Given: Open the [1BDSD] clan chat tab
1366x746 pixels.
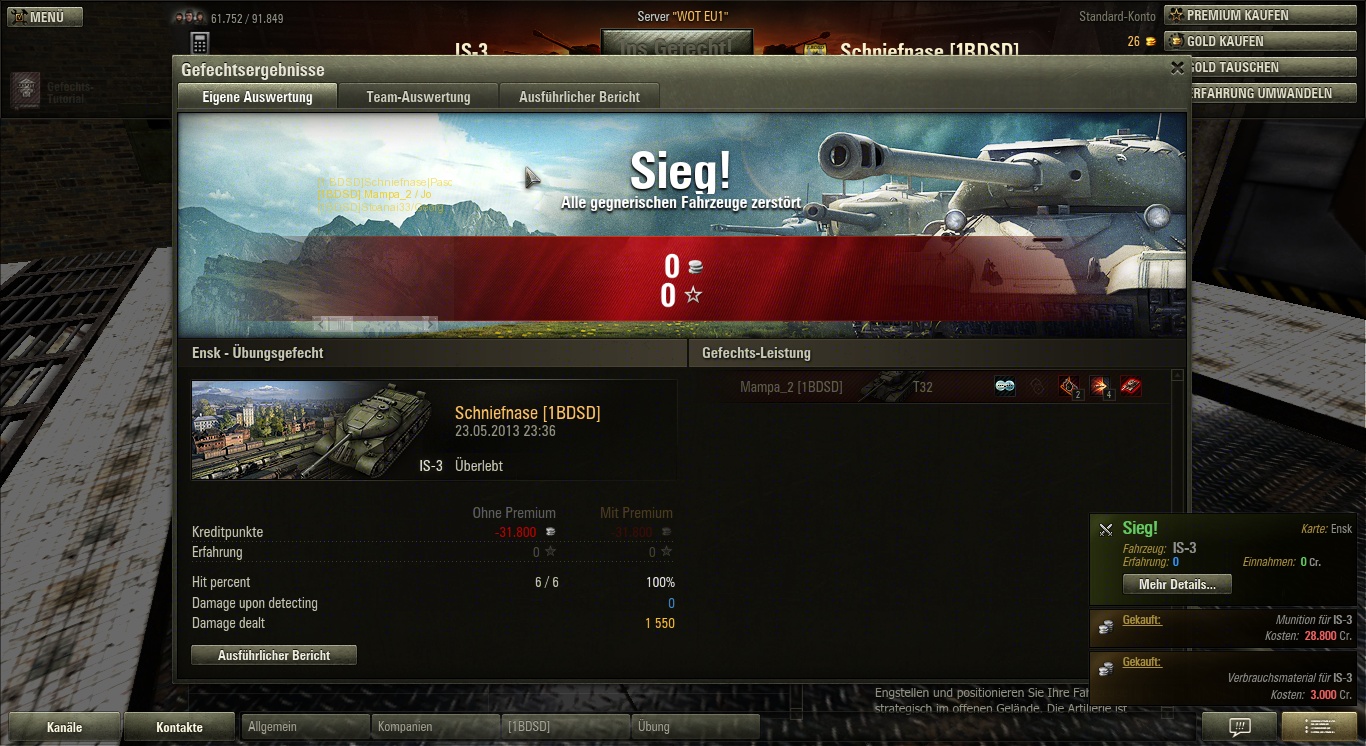Looking at the screenshot, I should 564,727.
